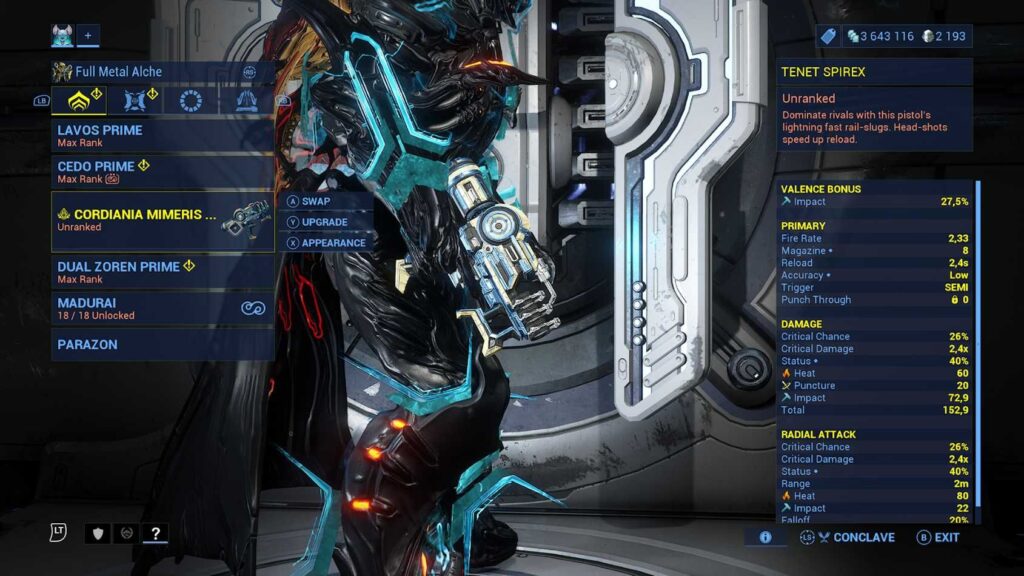Screen dimensions: 1024x576
Task: Toggle the blue info button
Action: [x=765, y=537]
